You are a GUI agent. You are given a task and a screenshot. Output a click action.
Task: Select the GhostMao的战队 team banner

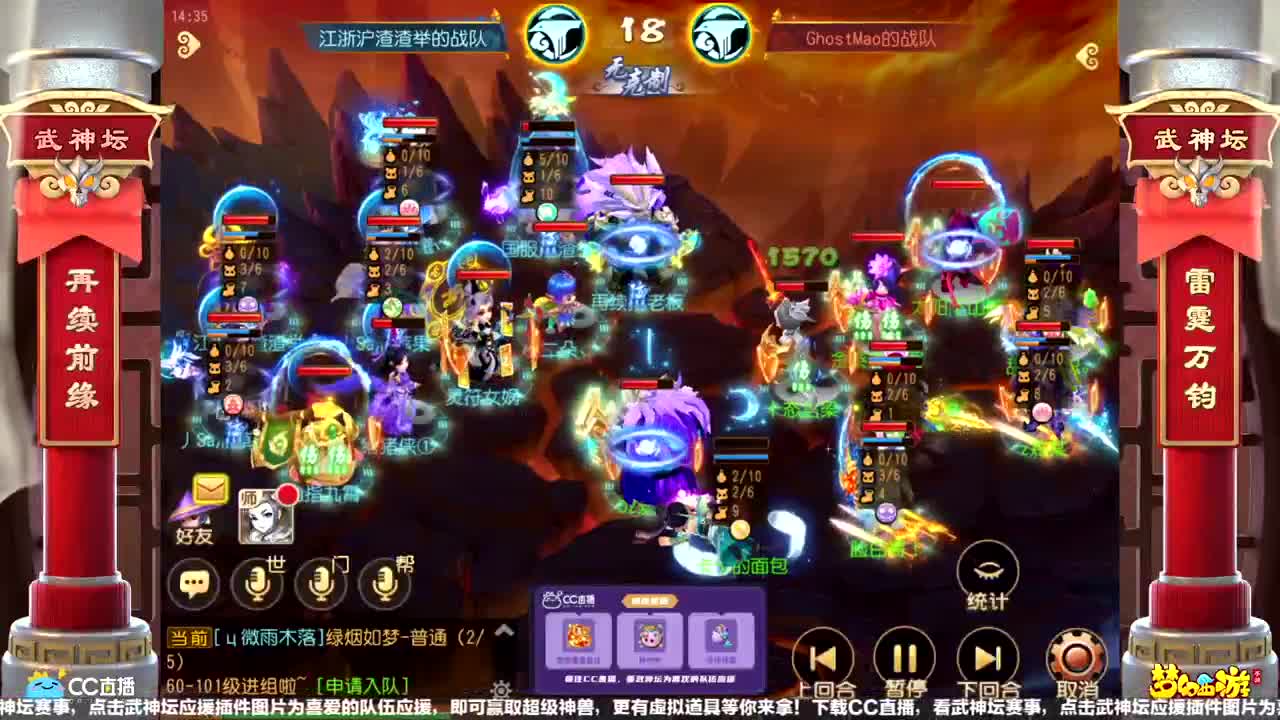click(868, 36)
